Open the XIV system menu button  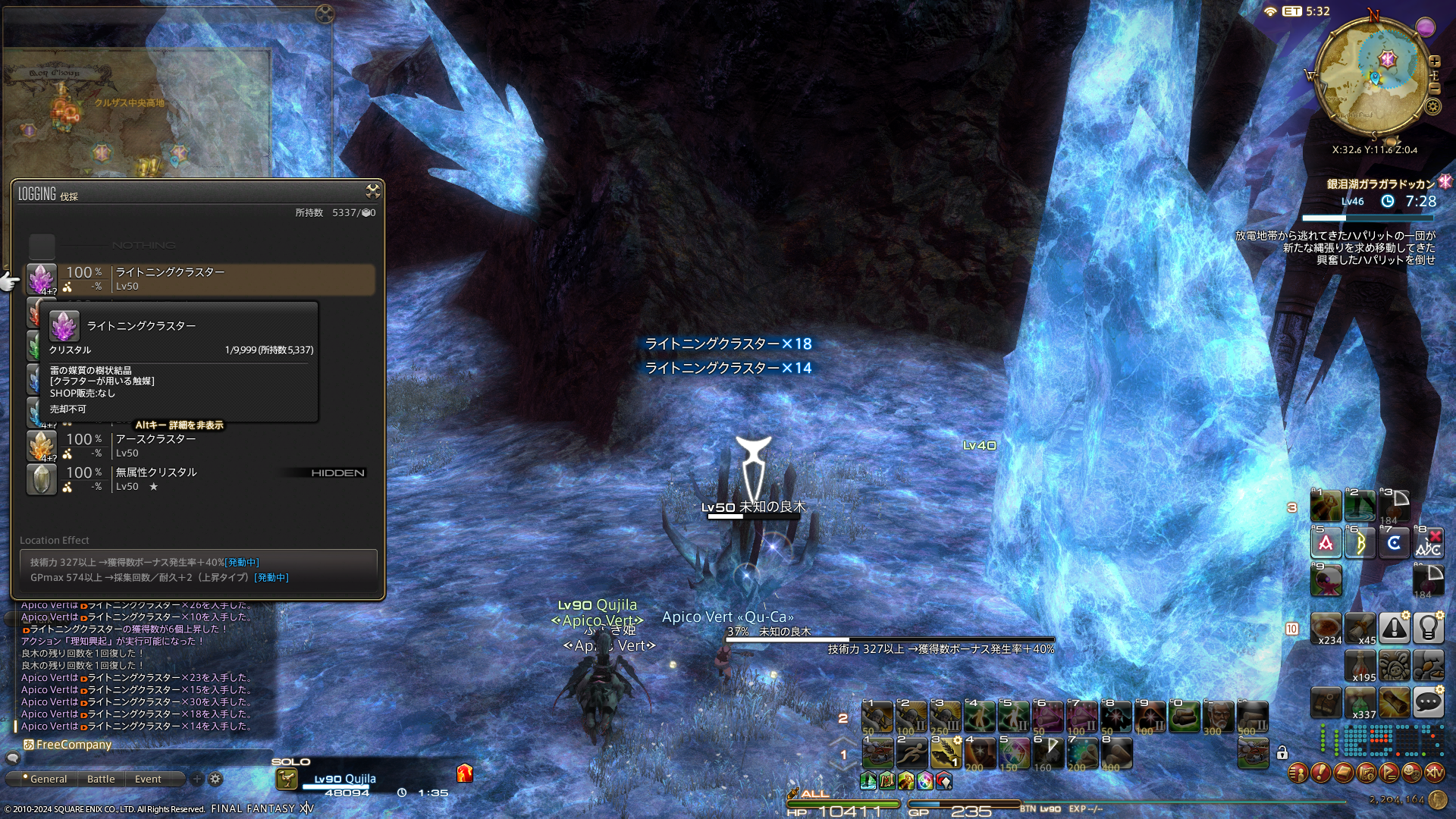tap(1434, 773)
